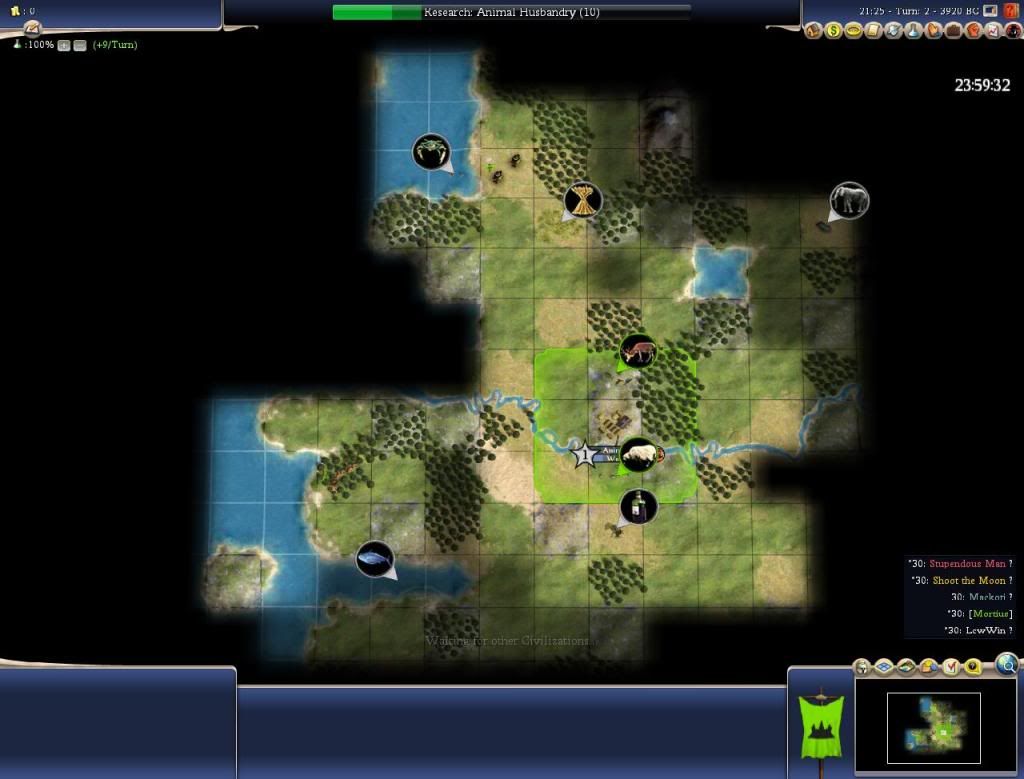Toggle the tile grid overlay button
1024x779 pixels.
click(x=884, y=667)
